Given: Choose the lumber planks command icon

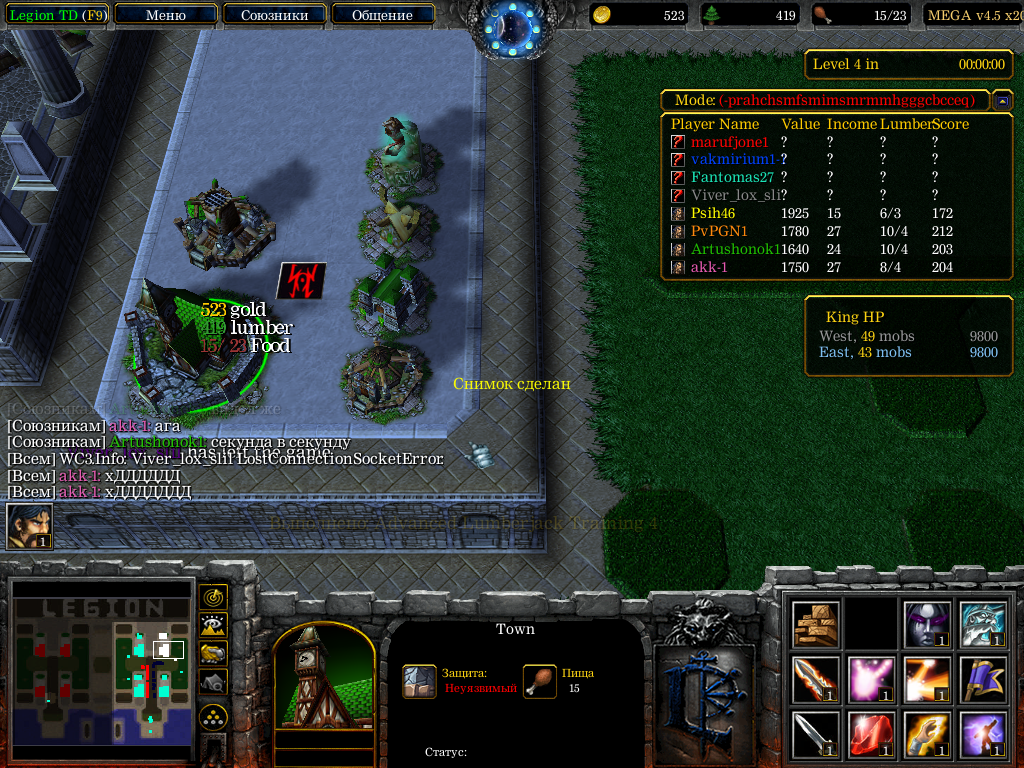Looking at the screenshot, I should (816, 624).
